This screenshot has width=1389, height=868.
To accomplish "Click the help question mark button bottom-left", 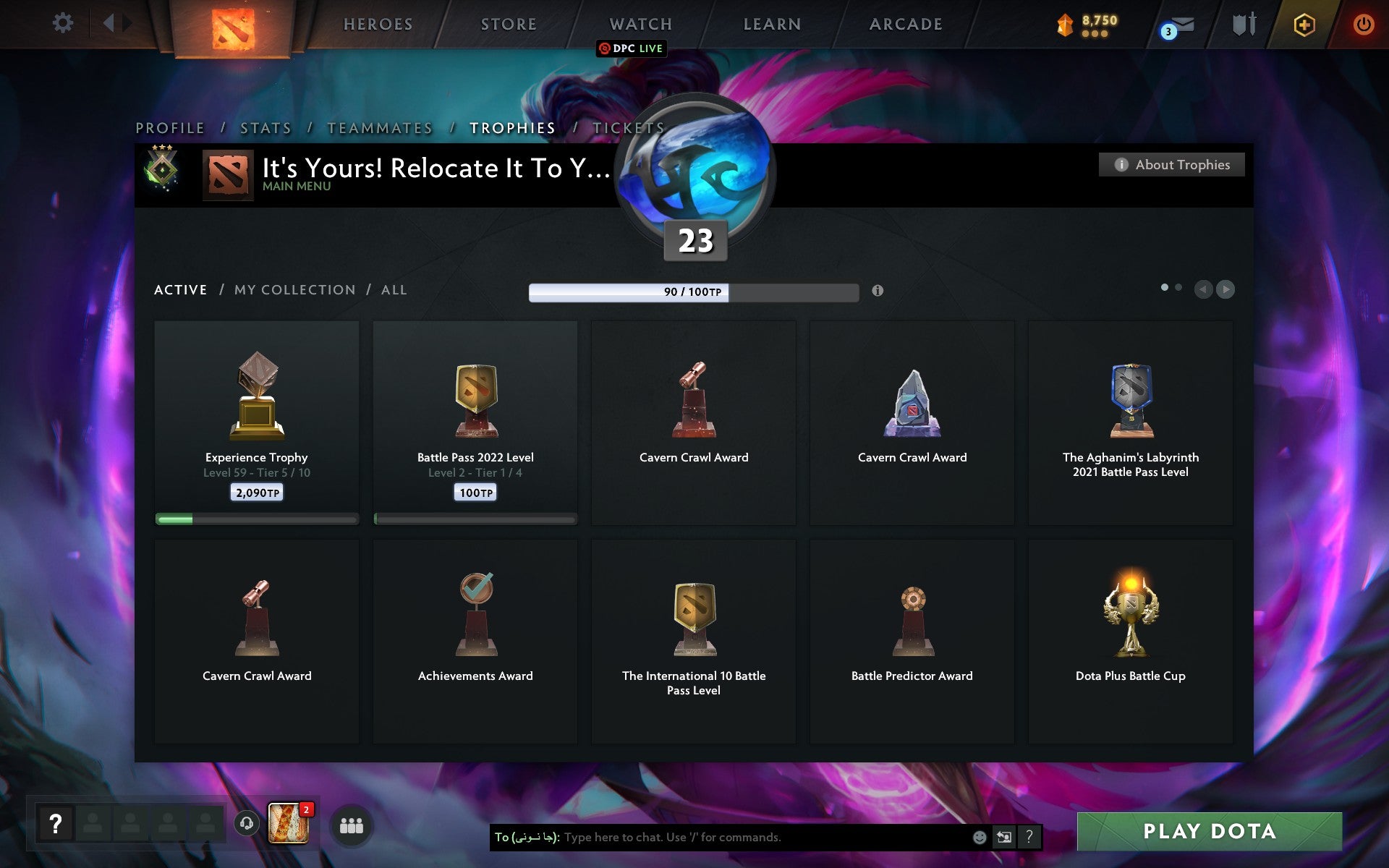I will (x=56, y=821).
